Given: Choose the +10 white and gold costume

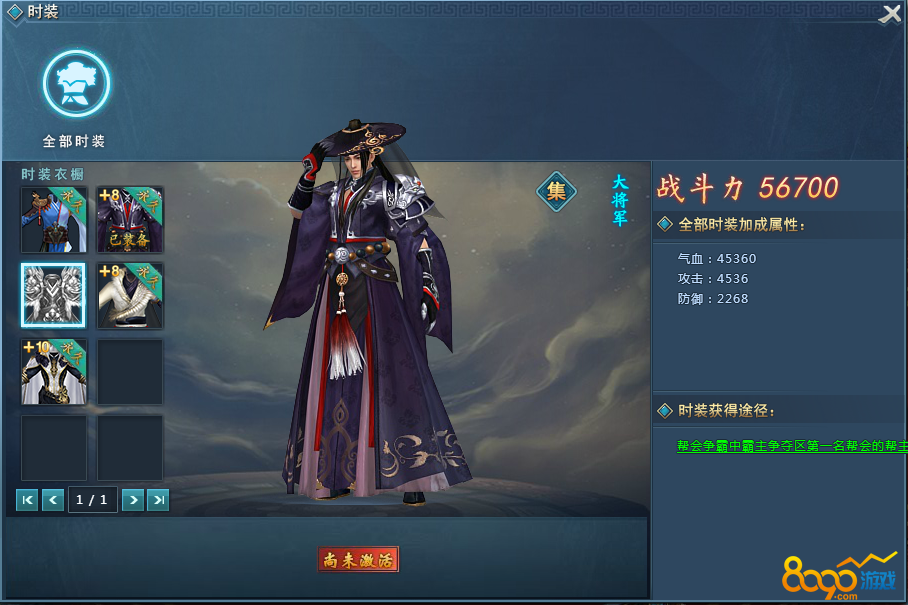Looking at the screenshot, I should coord(54,371).
